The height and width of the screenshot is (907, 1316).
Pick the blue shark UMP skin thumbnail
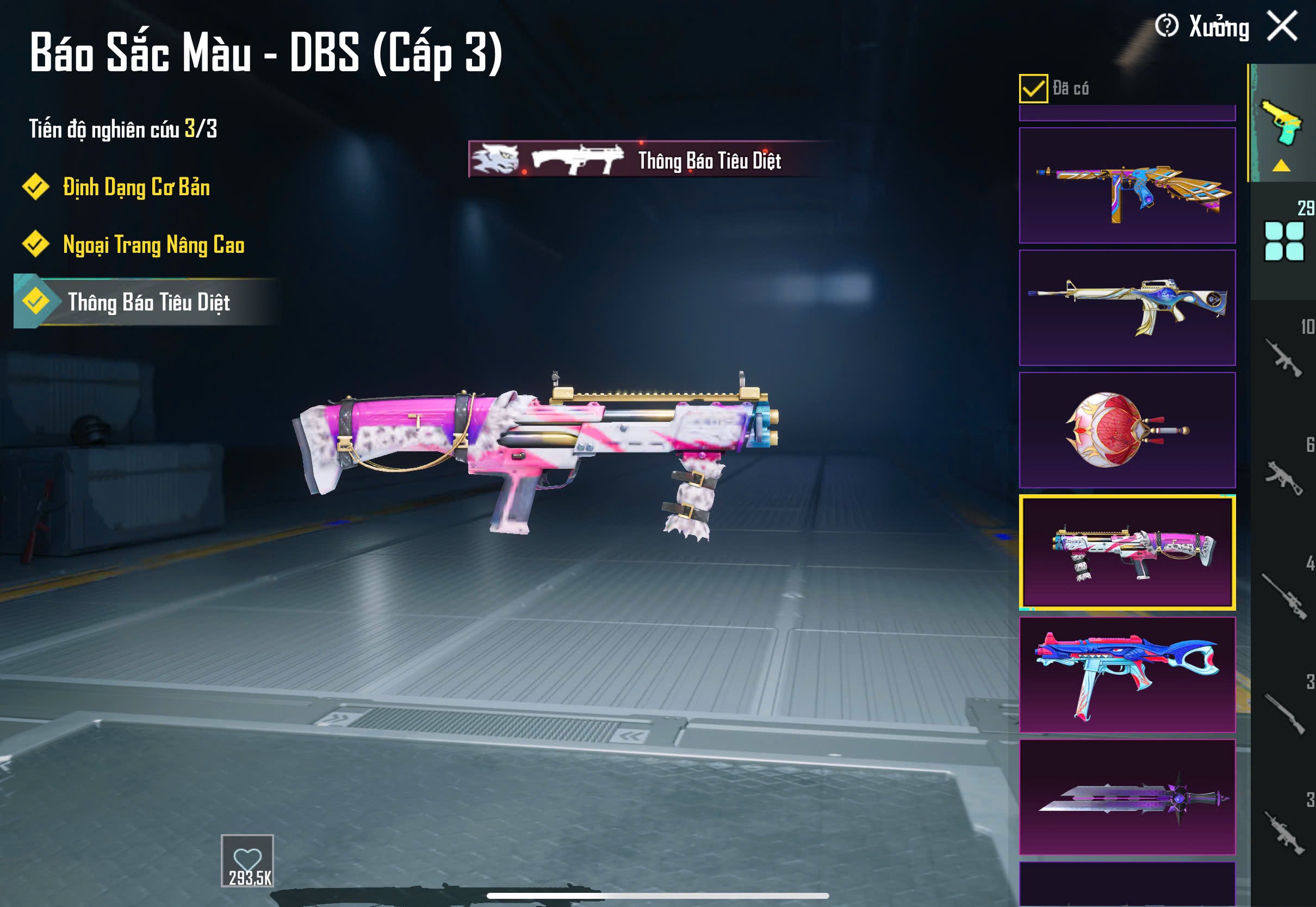(1127, 675)
